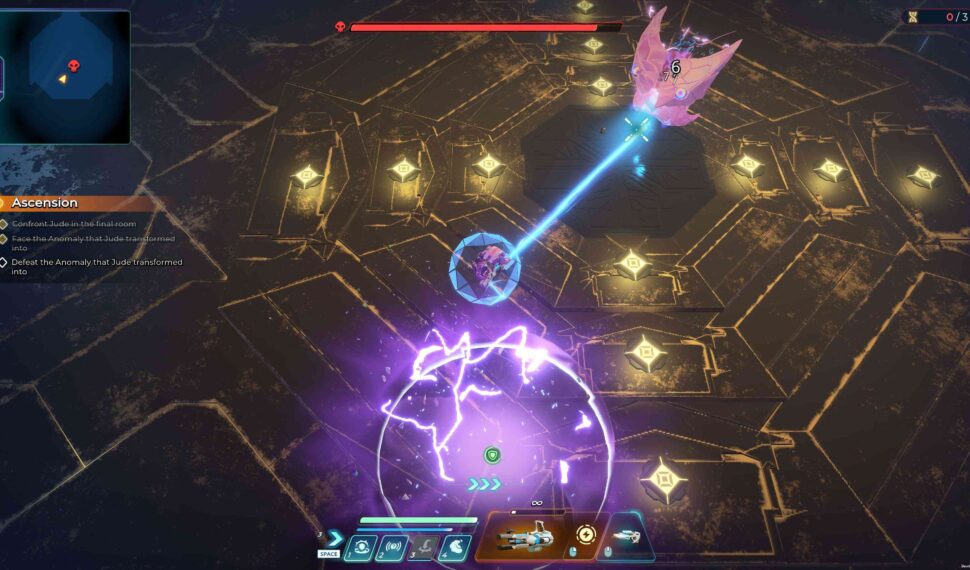
Task: Activate ability slot 2 pulse wave icon
Action: (x=390, y=547)
